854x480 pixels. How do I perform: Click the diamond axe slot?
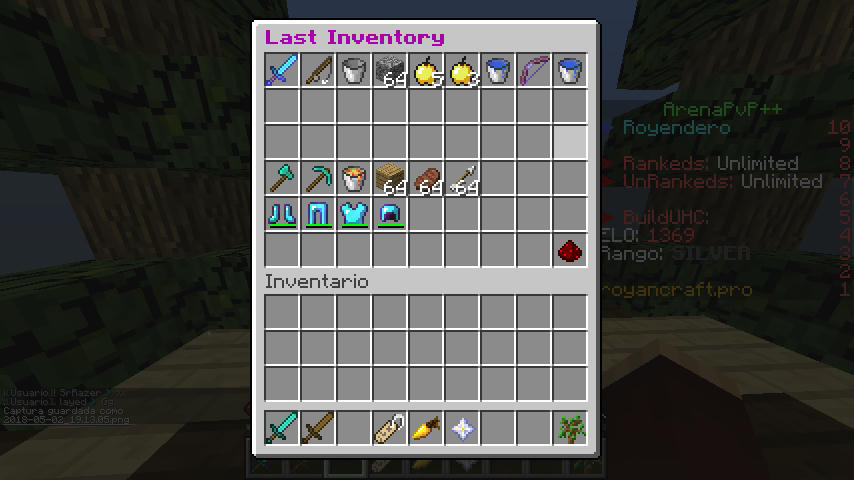[283, 179]
